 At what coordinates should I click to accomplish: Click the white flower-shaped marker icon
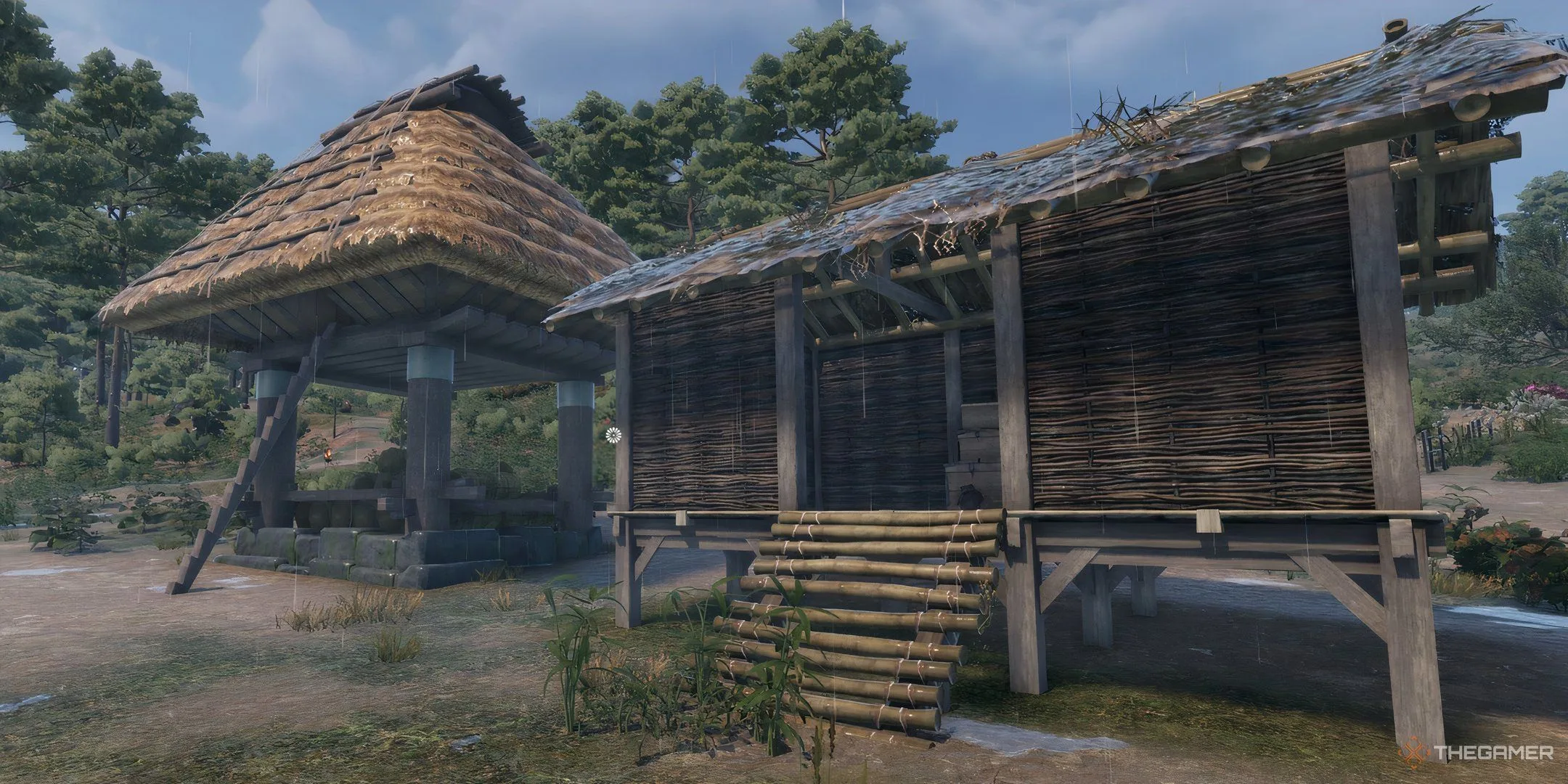coord(614,435)
